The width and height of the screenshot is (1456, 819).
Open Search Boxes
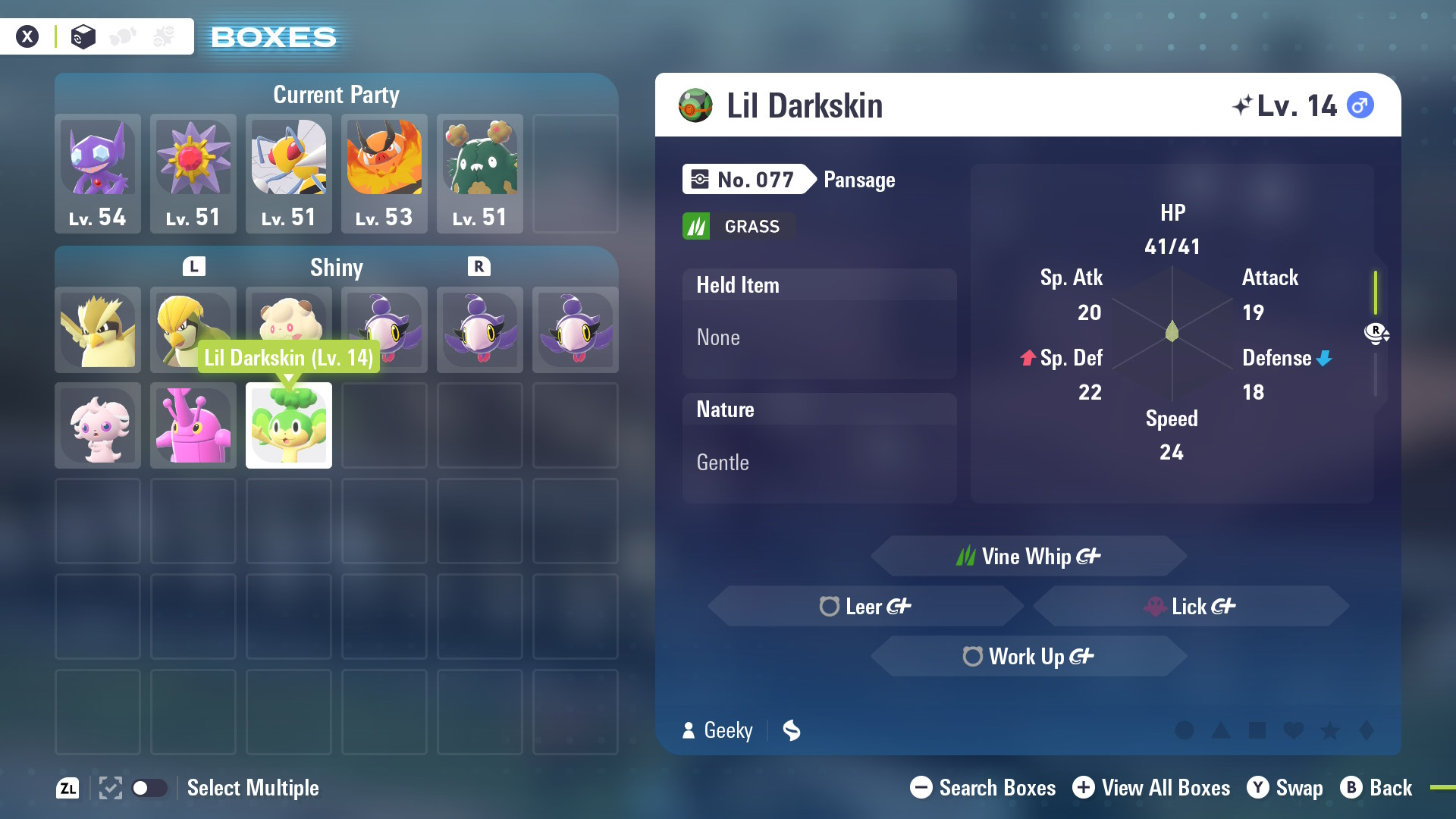[983, 788]
